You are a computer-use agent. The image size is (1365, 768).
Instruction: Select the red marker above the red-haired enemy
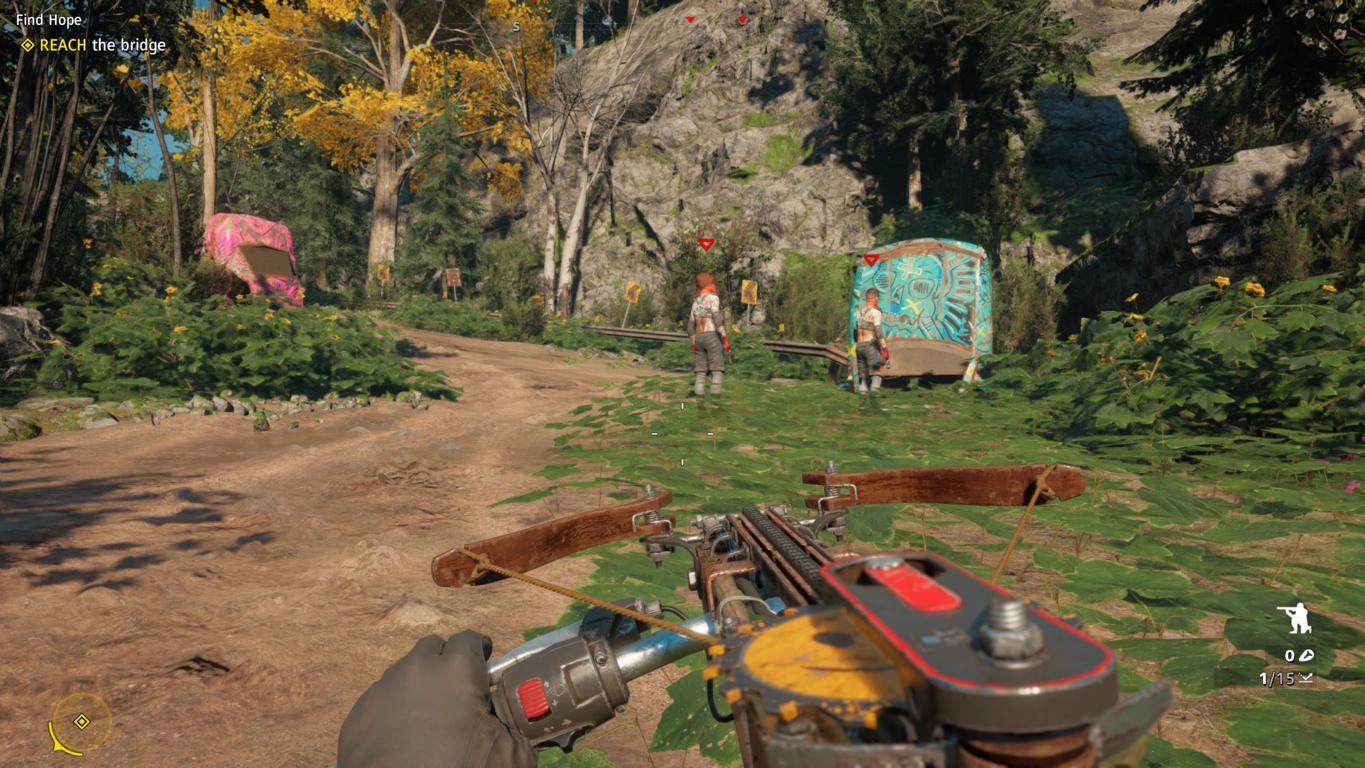[706, 244]
